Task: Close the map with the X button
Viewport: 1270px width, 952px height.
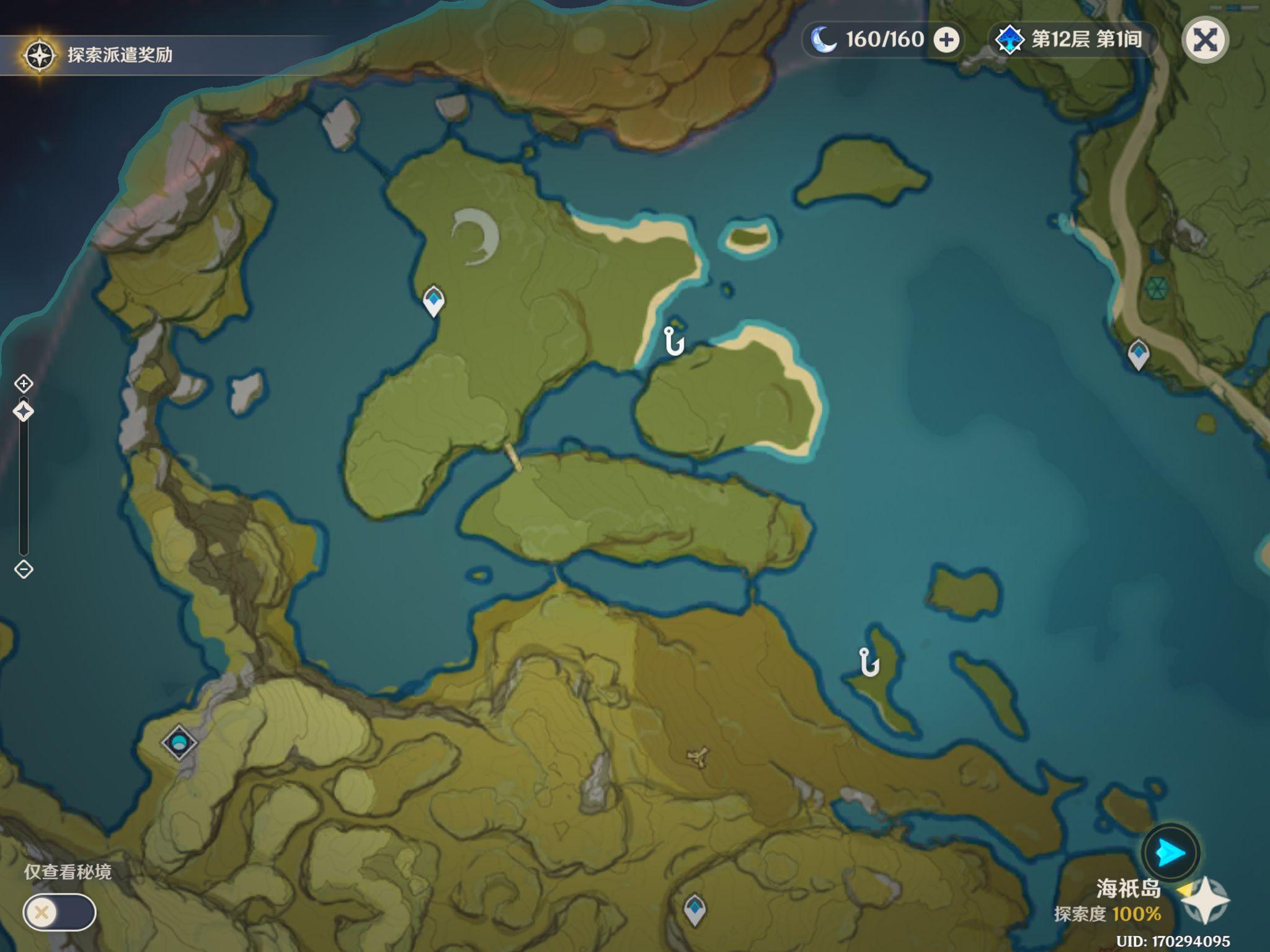Action: tap(1205, 40)
